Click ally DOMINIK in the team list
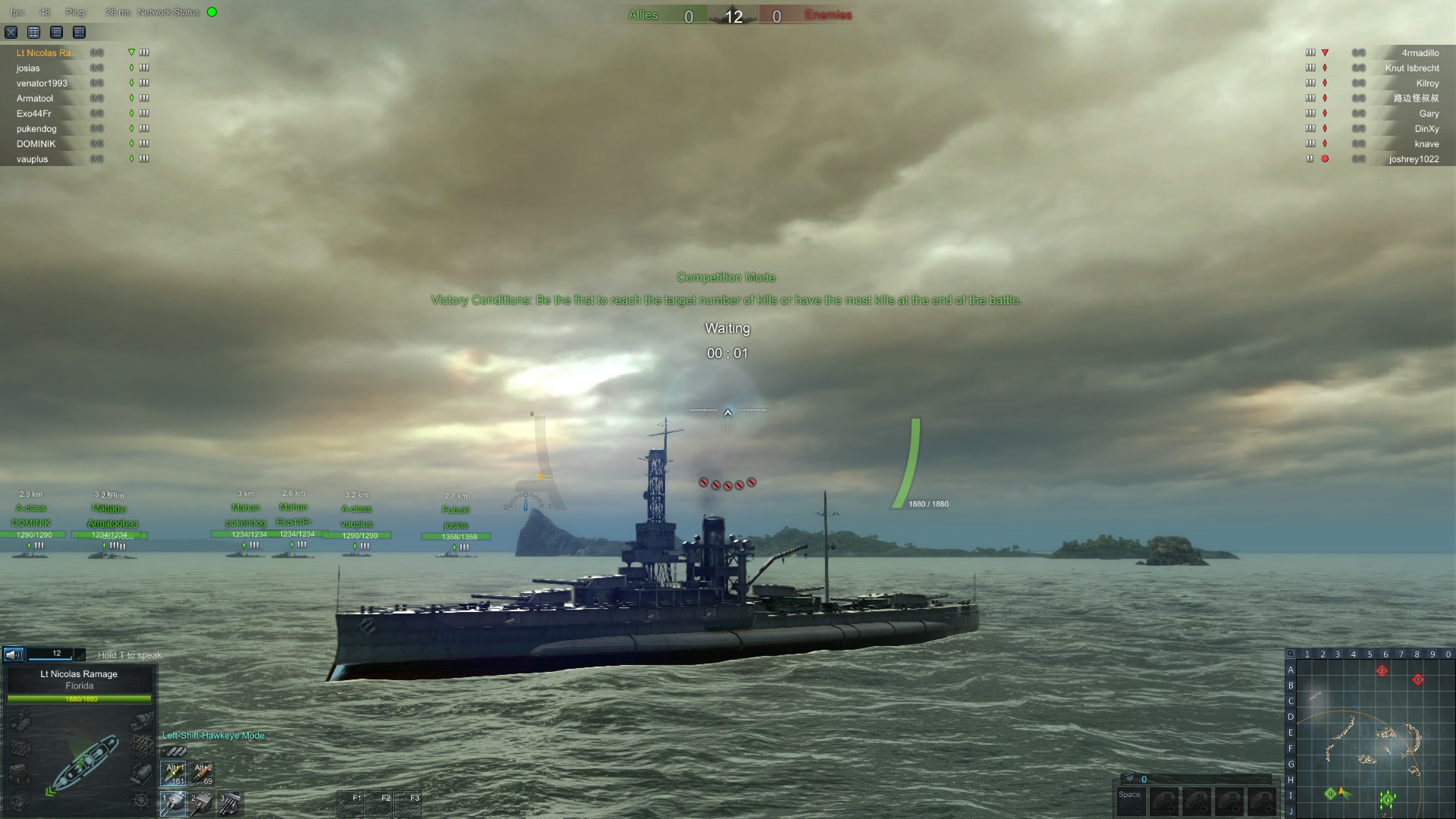The image size is (1456, 819). click(x=36, y=143)
